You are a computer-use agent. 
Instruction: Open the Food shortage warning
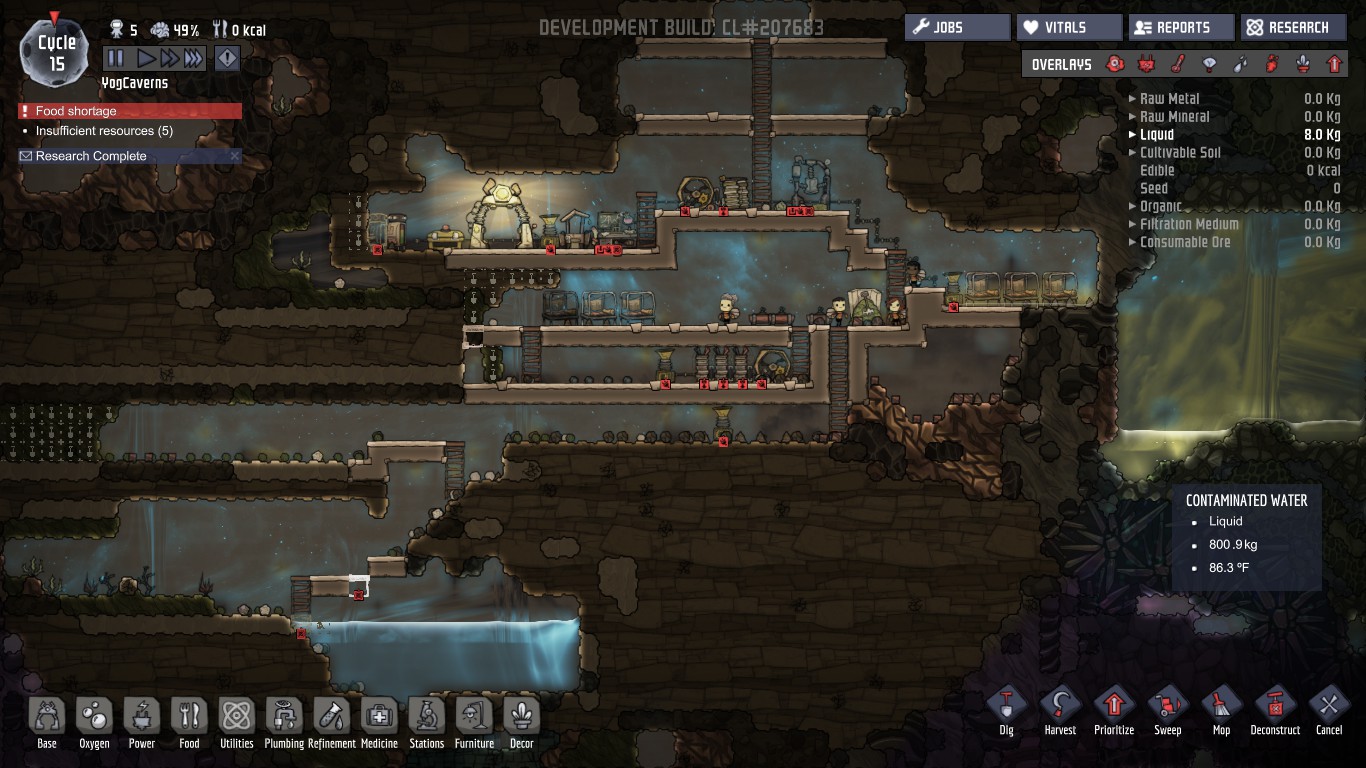pos(130,111)
